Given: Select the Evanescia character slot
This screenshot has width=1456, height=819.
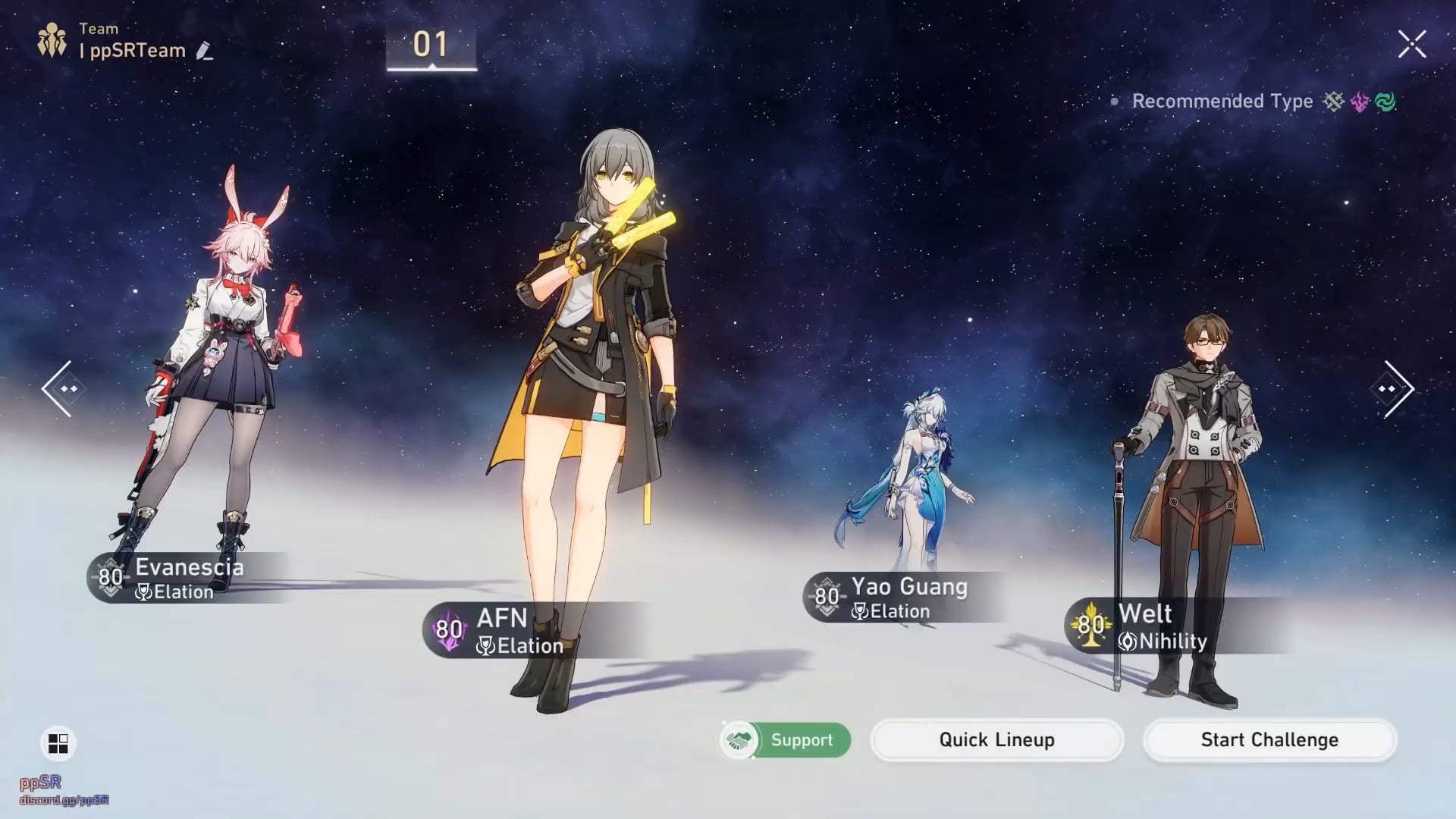Looking at the screenshot, I should coord(188,578).
